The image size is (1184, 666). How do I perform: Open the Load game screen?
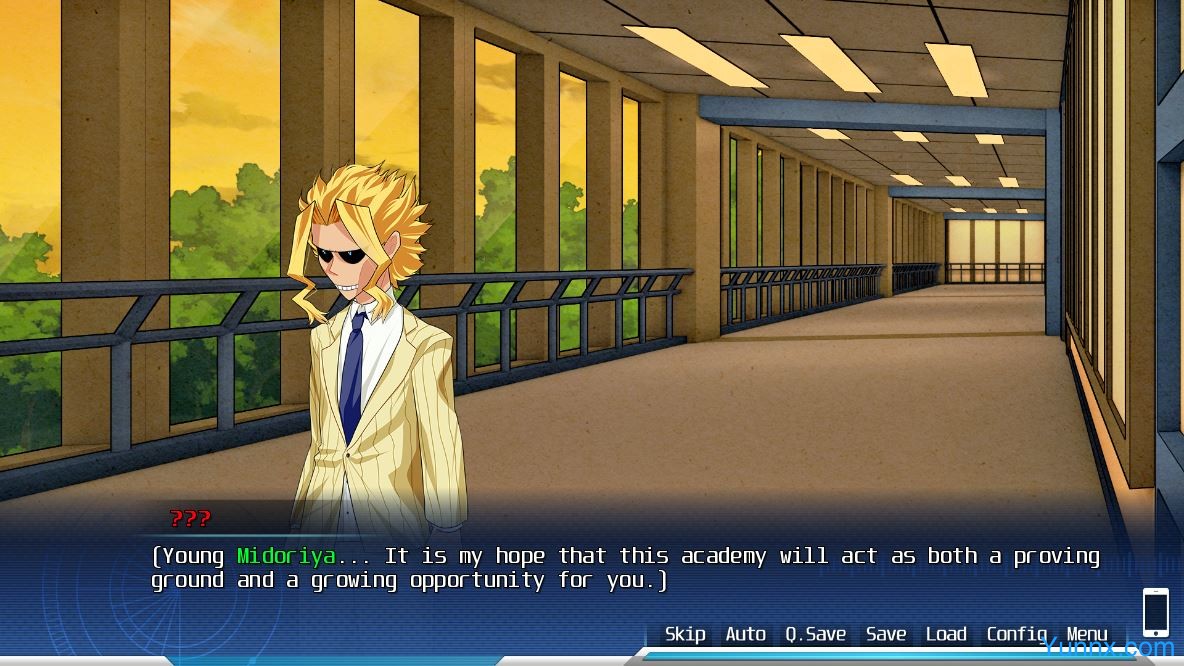946,634
